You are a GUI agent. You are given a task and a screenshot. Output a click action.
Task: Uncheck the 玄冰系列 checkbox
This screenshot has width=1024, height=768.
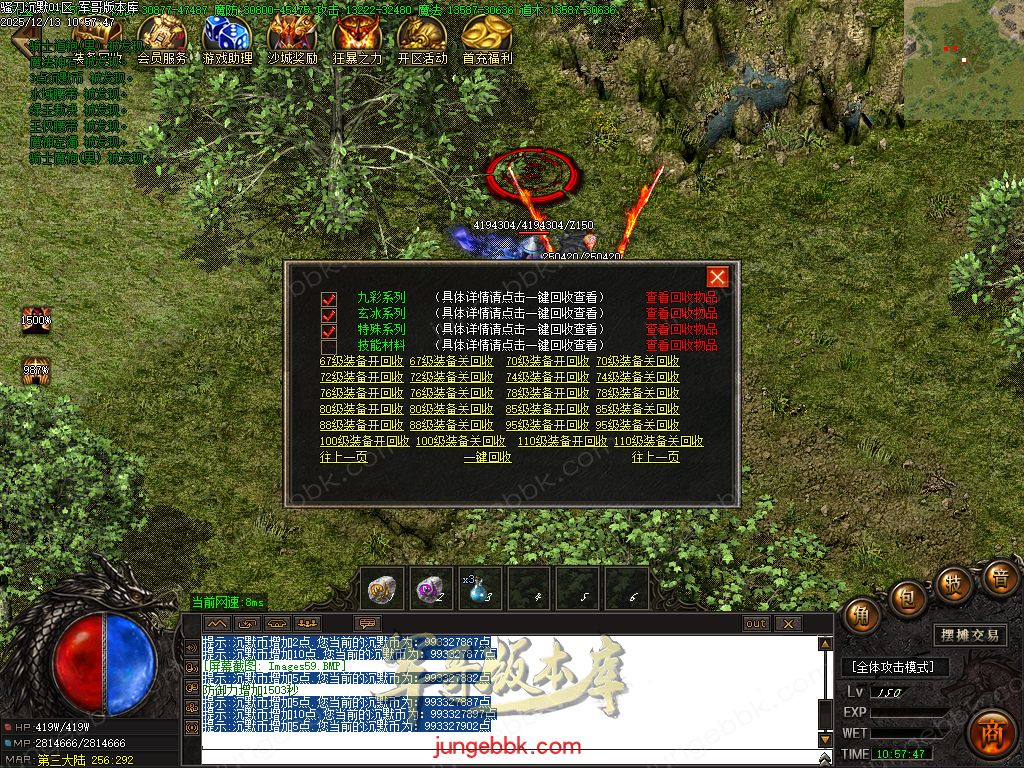[x=329, y=314]
